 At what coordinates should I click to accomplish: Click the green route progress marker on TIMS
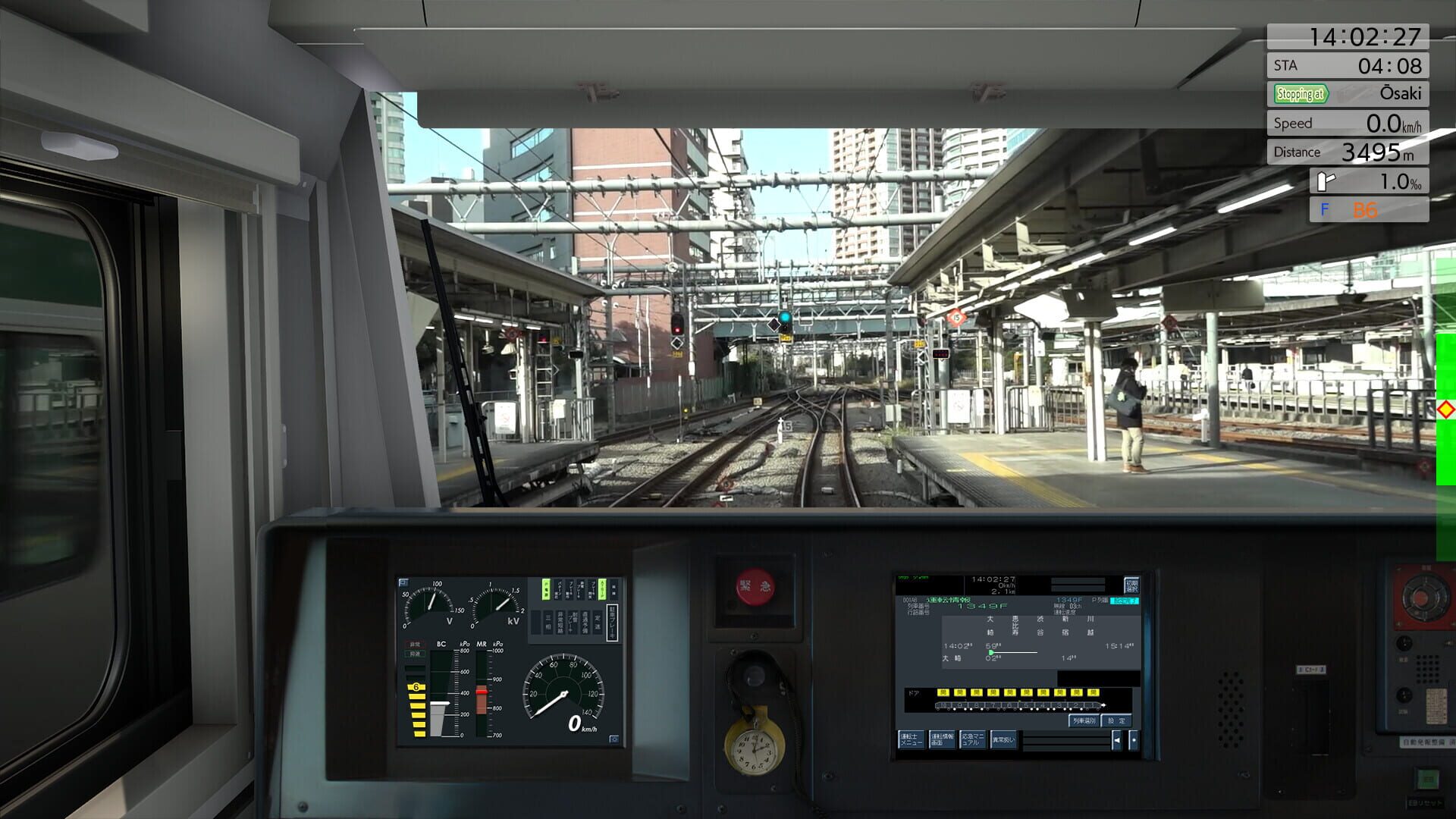991,652
